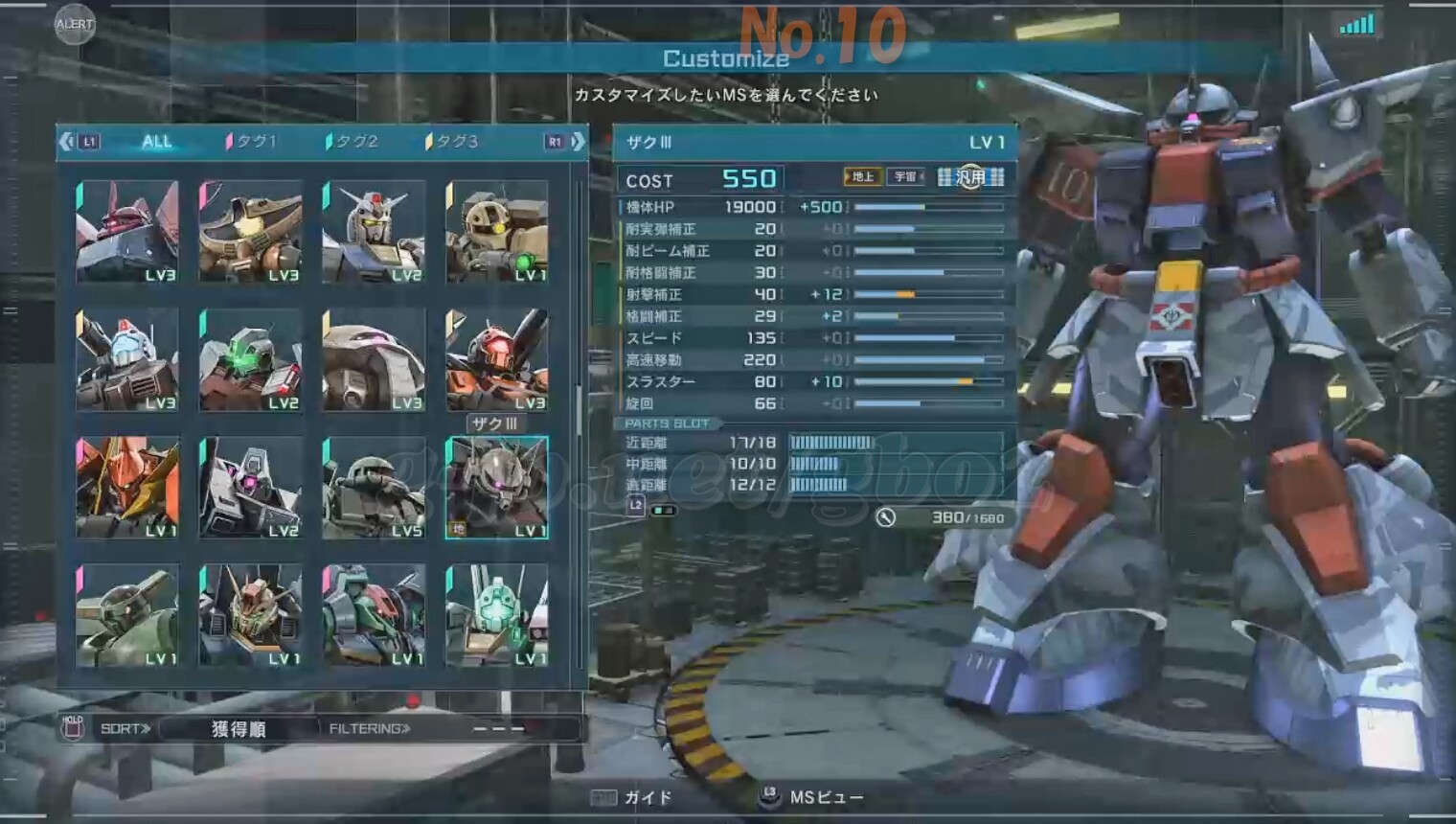Select the grey suit with pink eye LV2
This screenshot has height=824, width=1456.
[x=250, y=487]
